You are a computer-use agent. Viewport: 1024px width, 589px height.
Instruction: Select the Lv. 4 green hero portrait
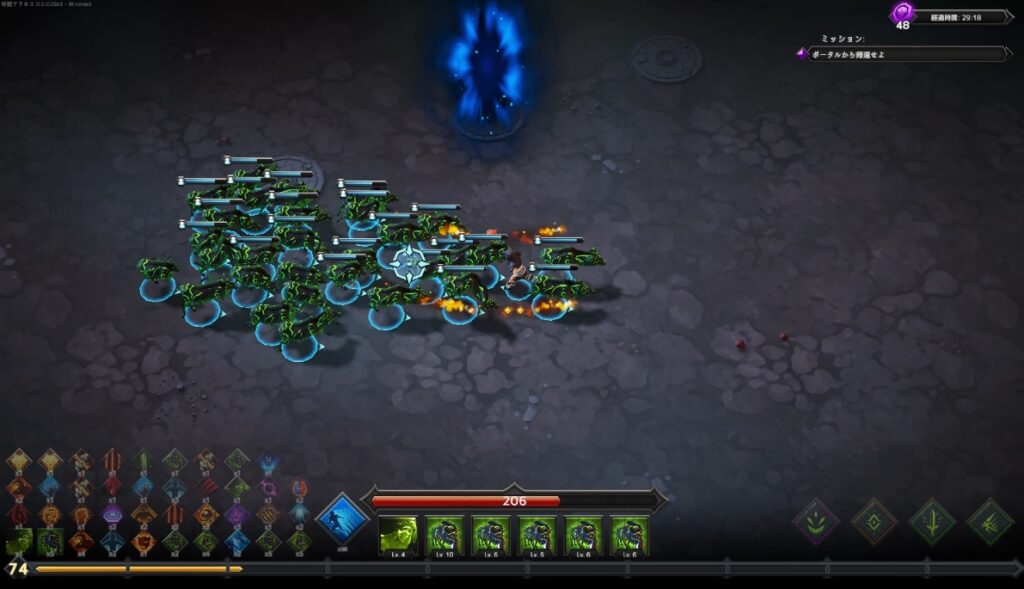pos(398,535)
